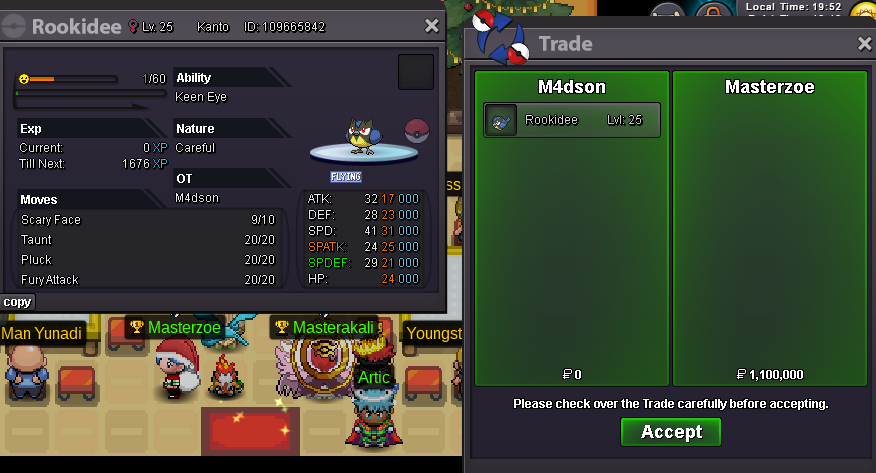Click the Rookidee sprite portrait
Screen dimensions: 876x473
(x=360, y=138)
